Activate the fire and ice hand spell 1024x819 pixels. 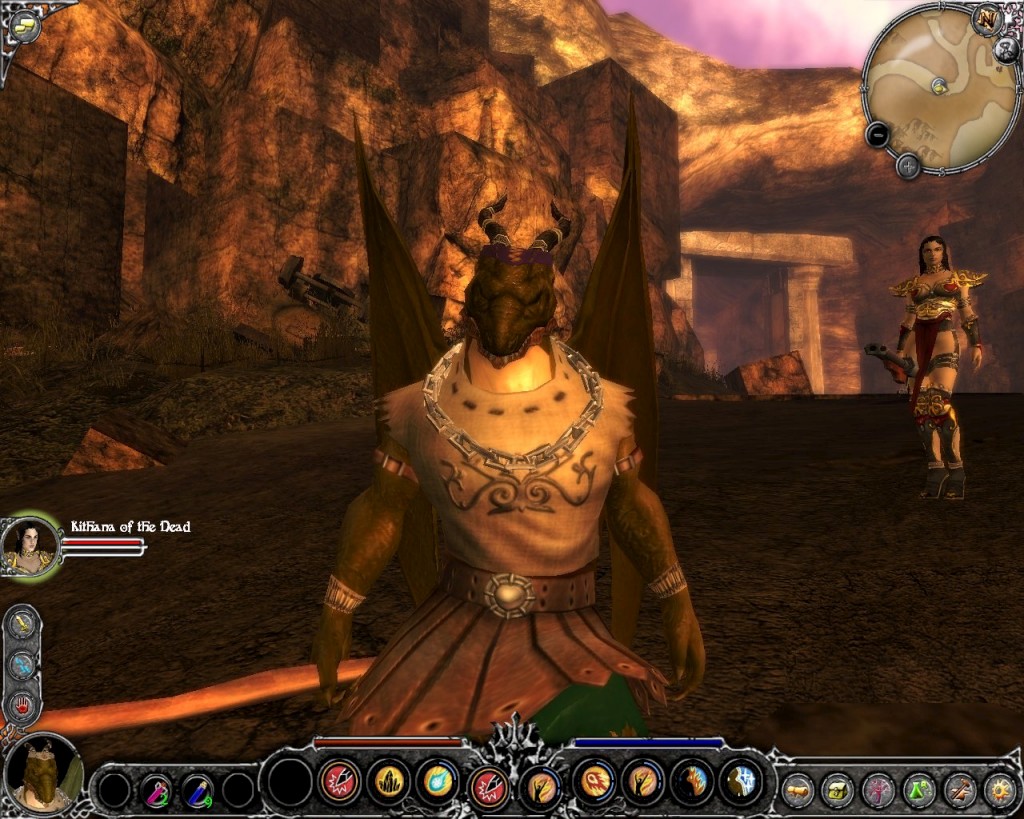click(692, 780)
